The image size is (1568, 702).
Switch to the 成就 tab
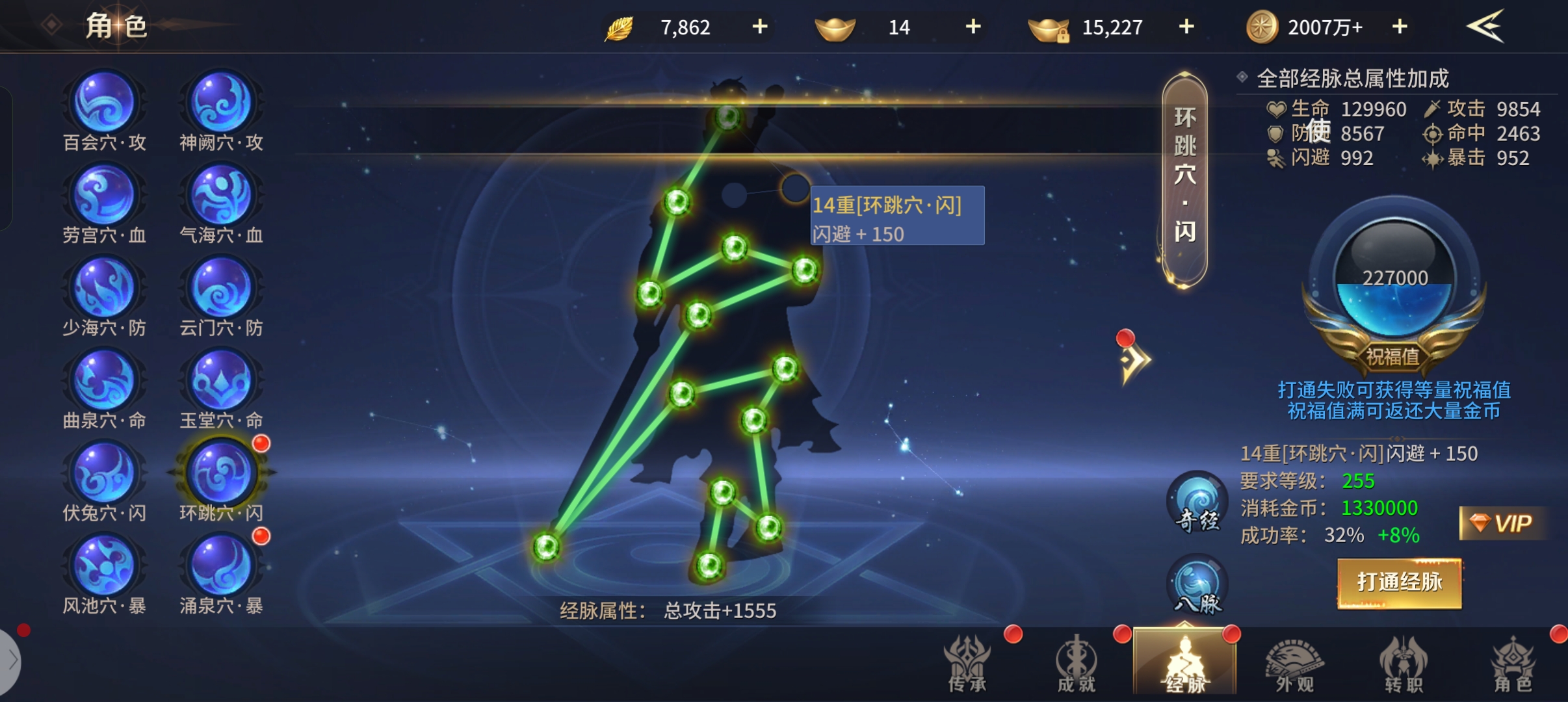(x=1077, y=664)
